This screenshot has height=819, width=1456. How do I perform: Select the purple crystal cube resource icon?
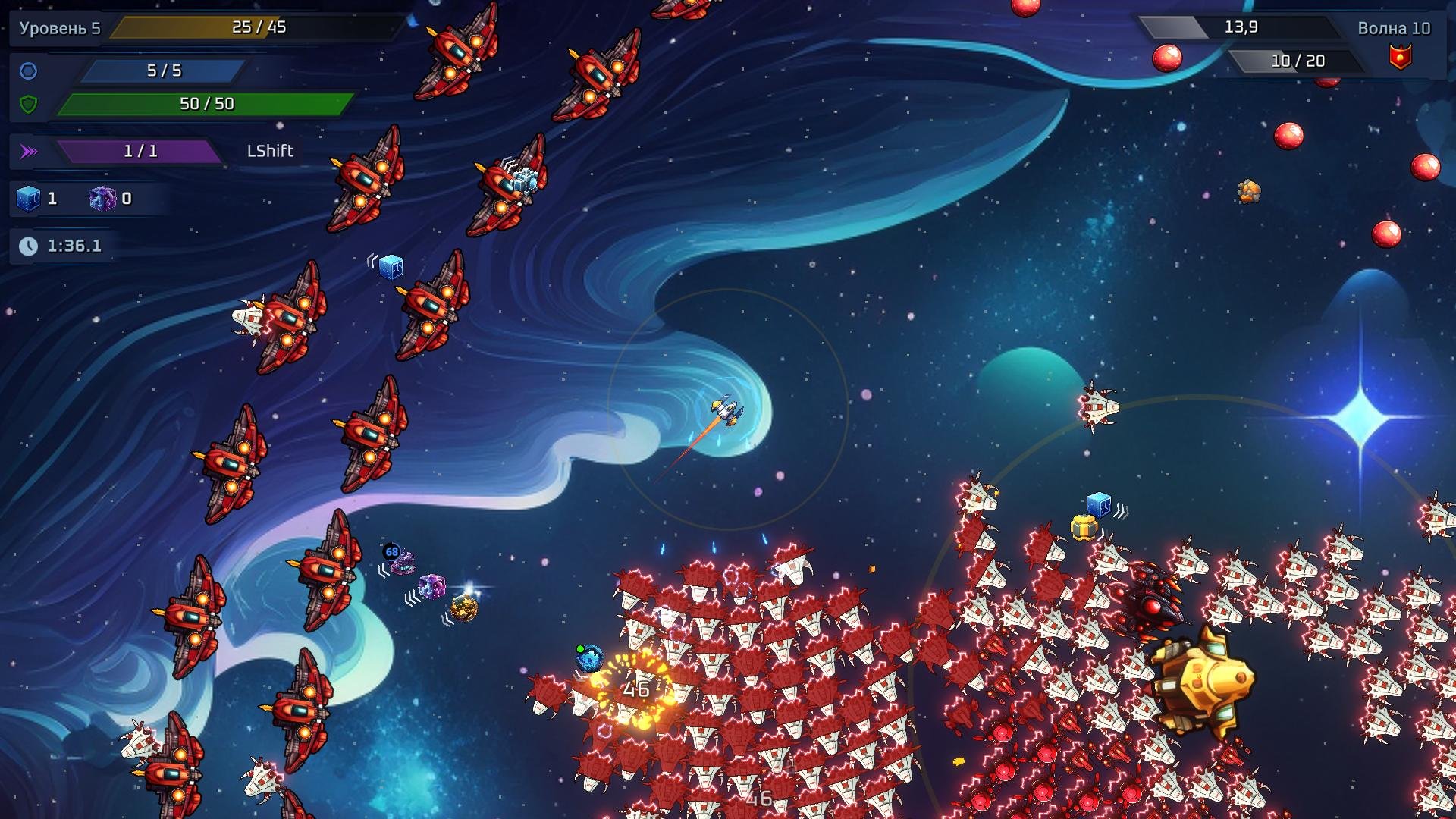pos(102,199)
